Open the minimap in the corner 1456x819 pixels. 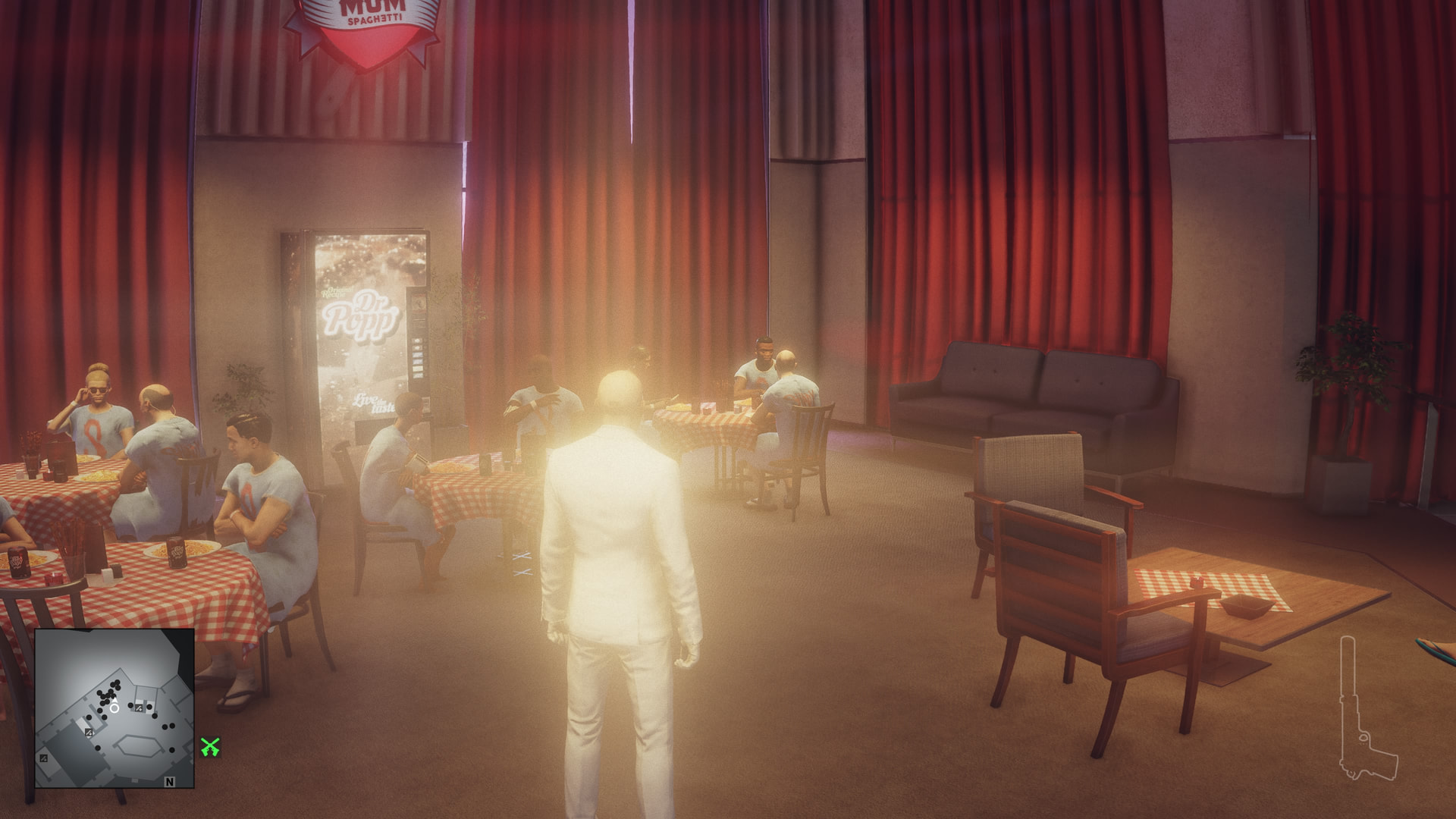tap(115, 708)
